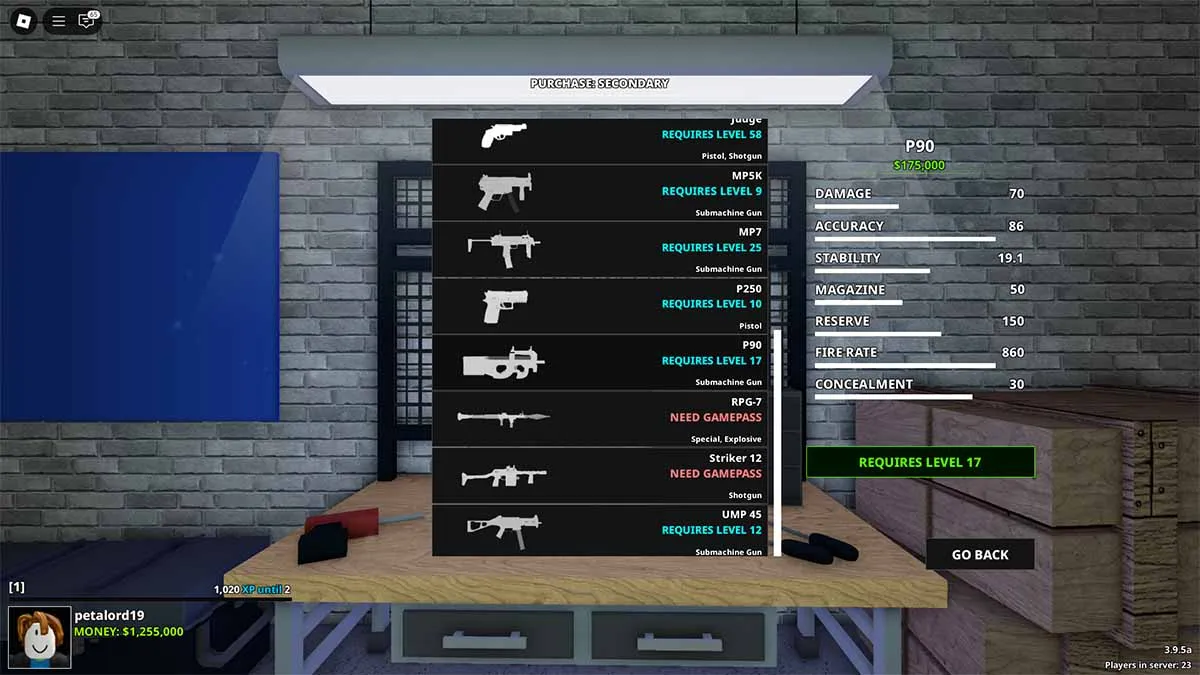This screenshot has width=1200, height=675.
Task: Pick the UMP 45 submachine gun
Action: click(600, 530)
